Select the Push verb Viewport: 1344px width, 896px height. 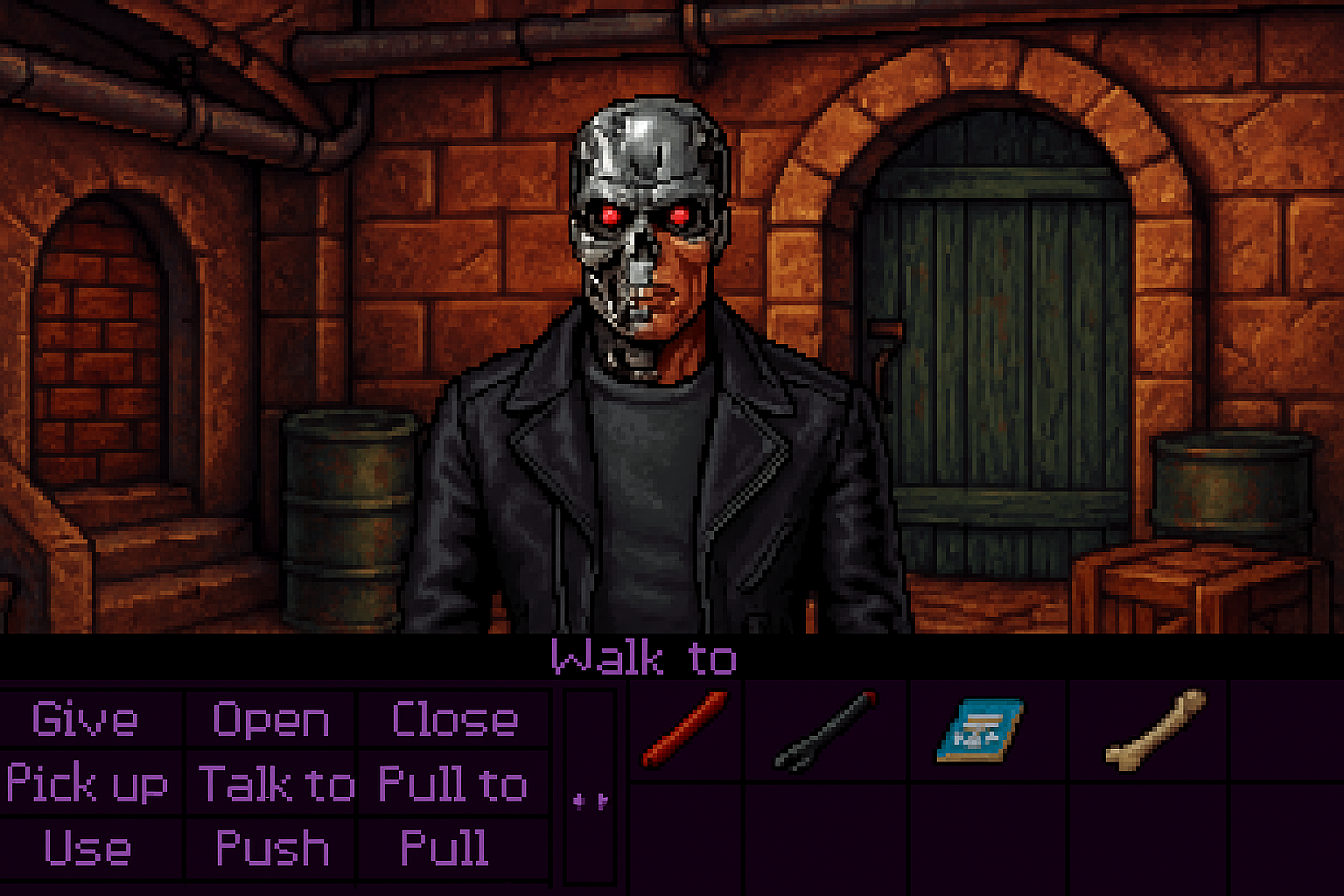pyautogui.click(x=272, y=847)
